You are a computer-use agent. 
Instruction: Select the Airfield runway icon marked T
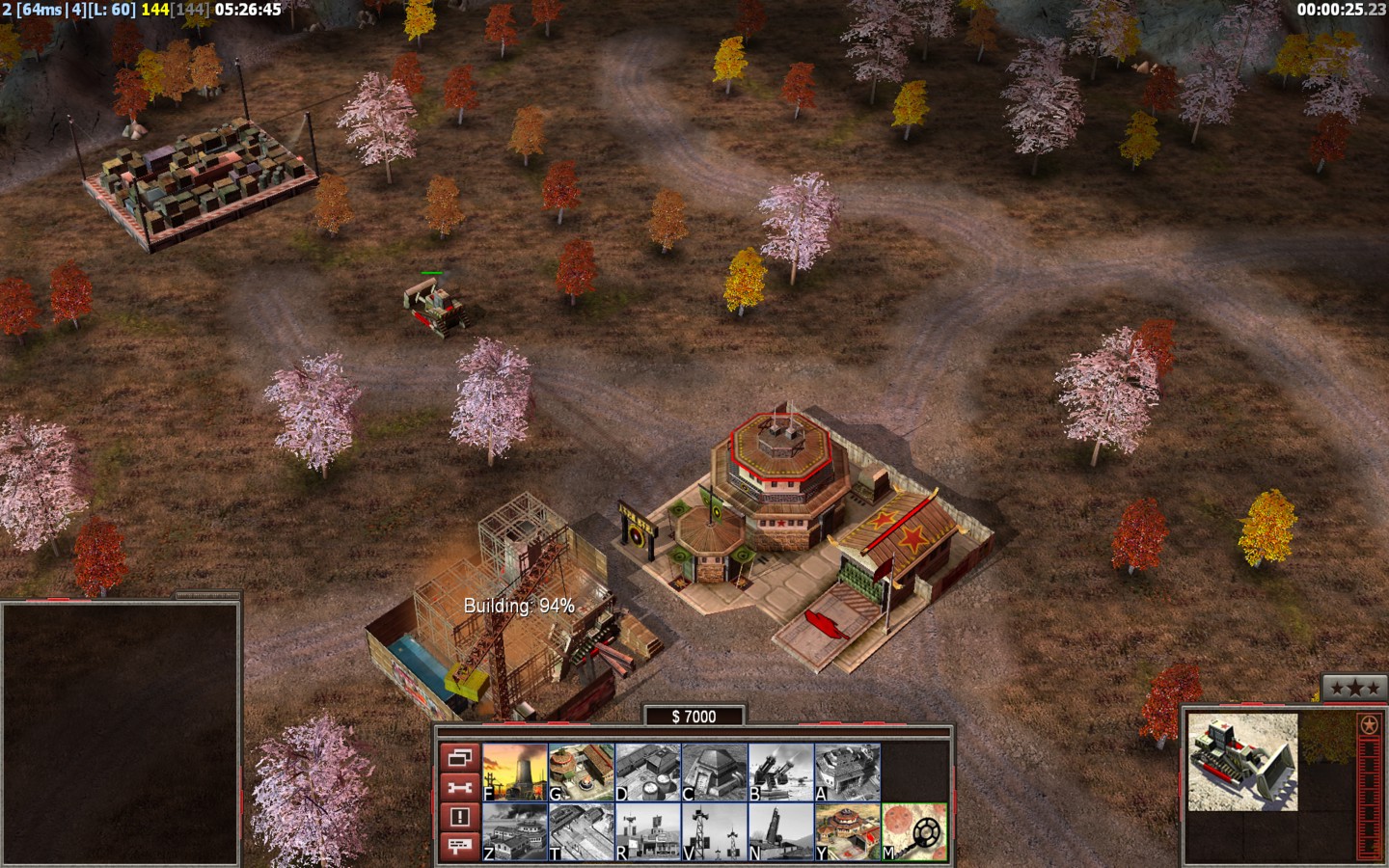click(x=582, y=831)
